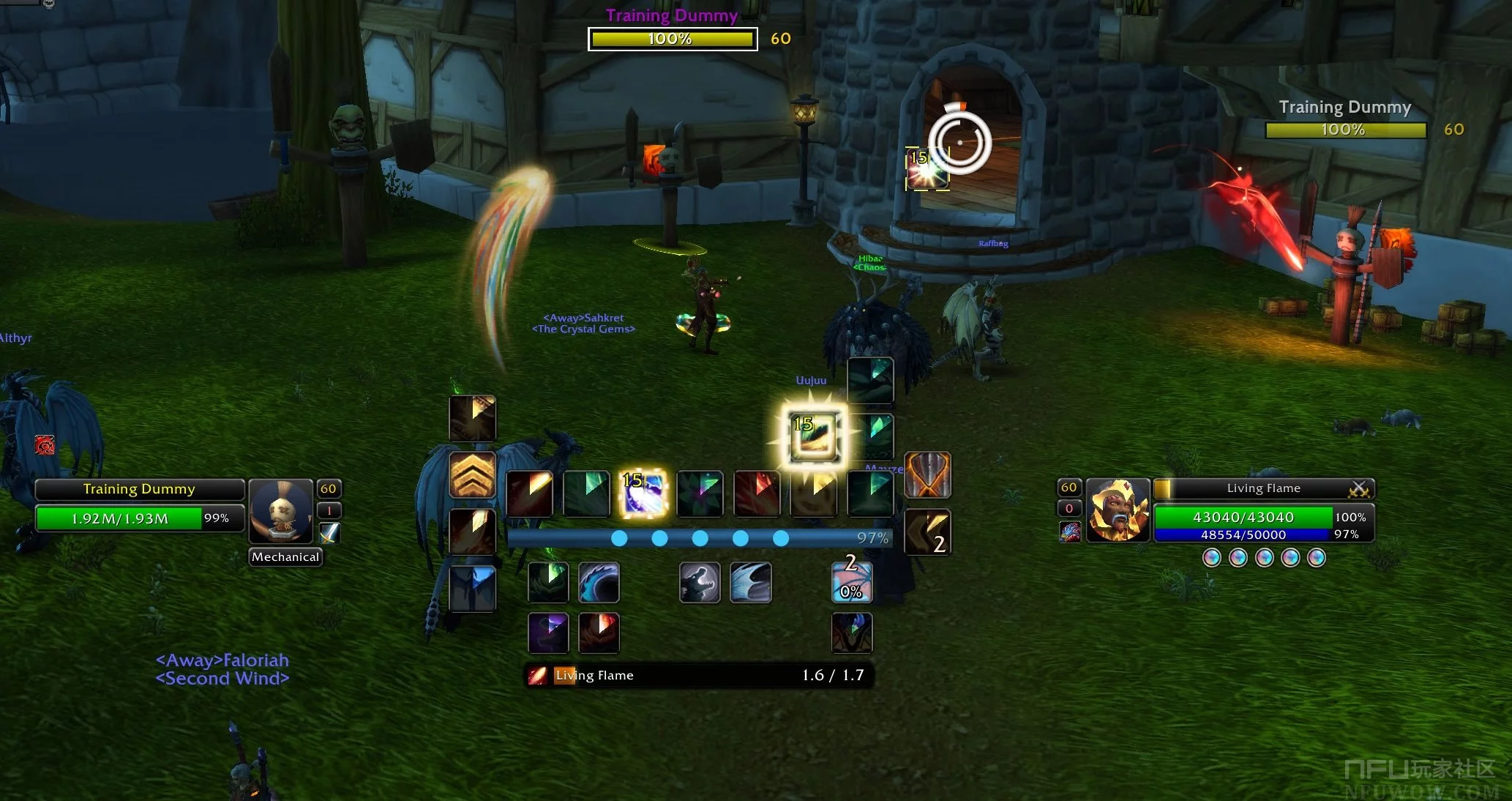Activate the large glowing proc ability icon
1512x801 pixels.
pyautogui.click(x=815, y=437)
